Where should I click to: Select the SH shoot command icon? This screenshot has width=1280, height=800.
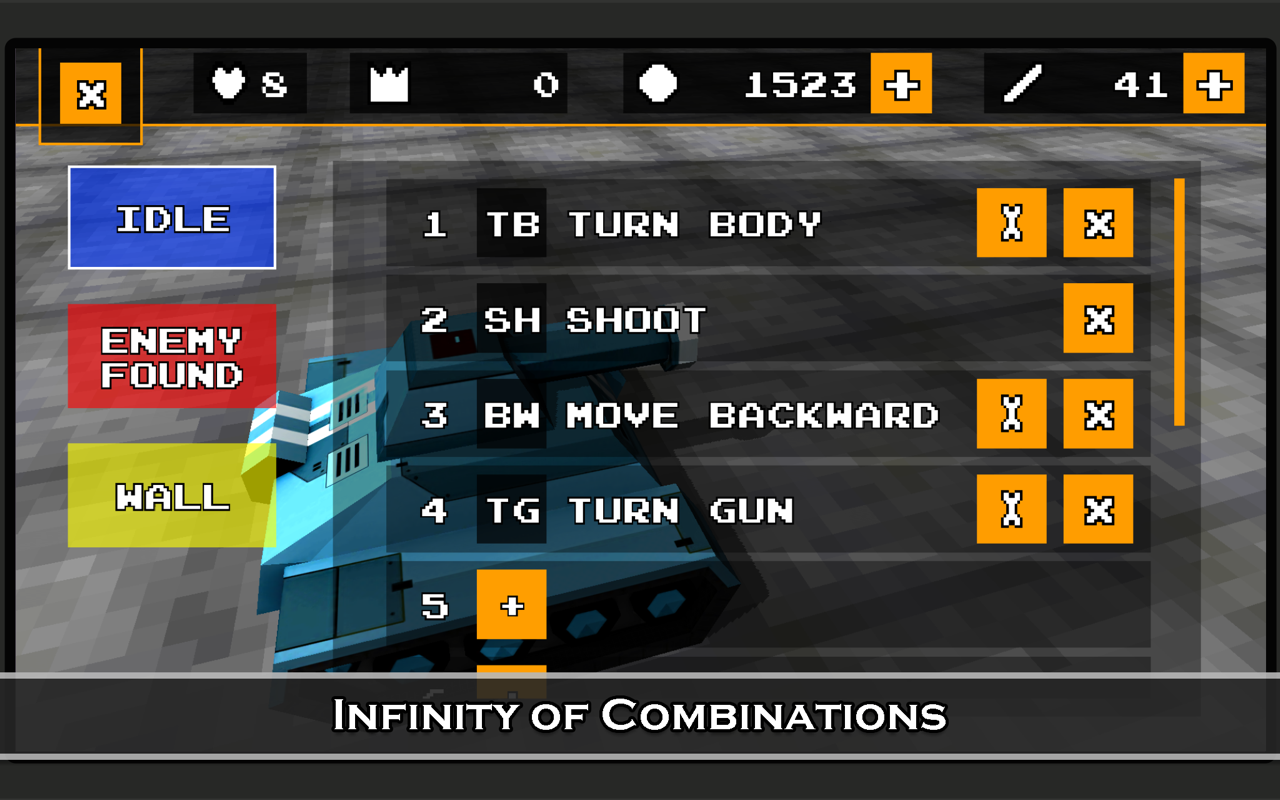tap(511, 320)
